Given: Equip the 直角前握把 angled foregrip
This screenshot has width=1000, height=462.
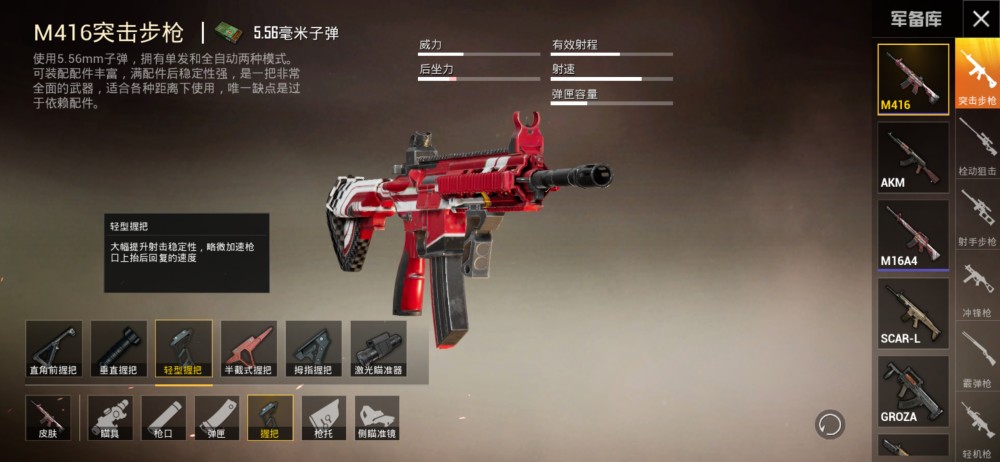Looking at the screenshot, I should pos(54,349).
